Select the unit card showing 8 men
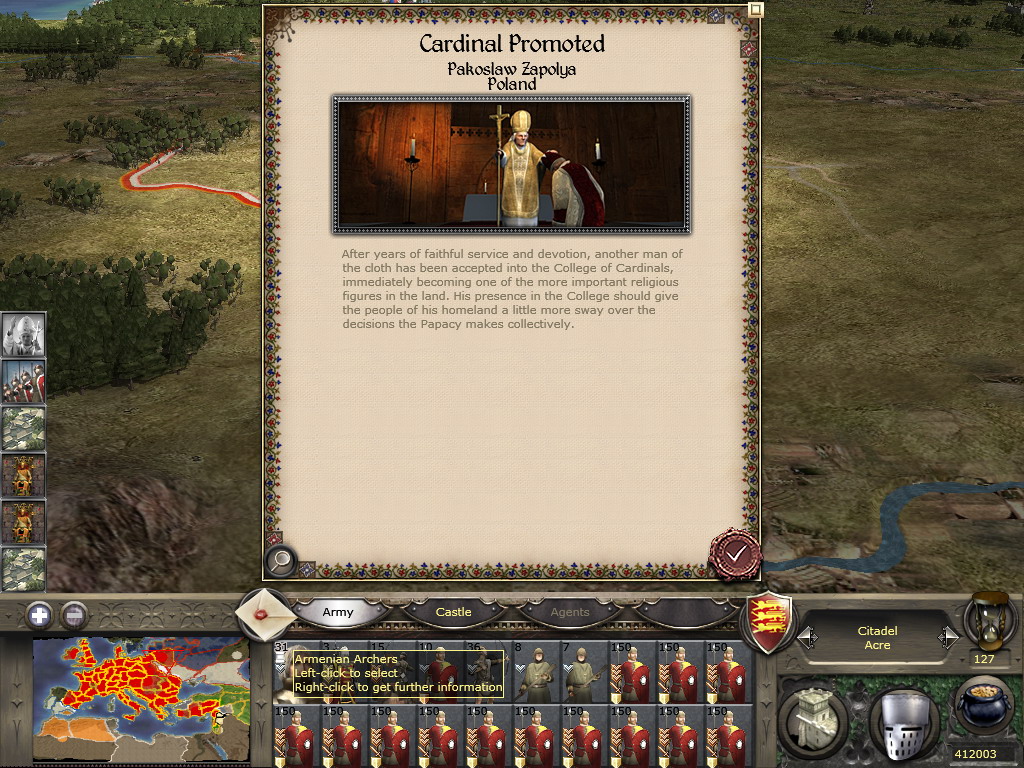 (x=534, y=672)
